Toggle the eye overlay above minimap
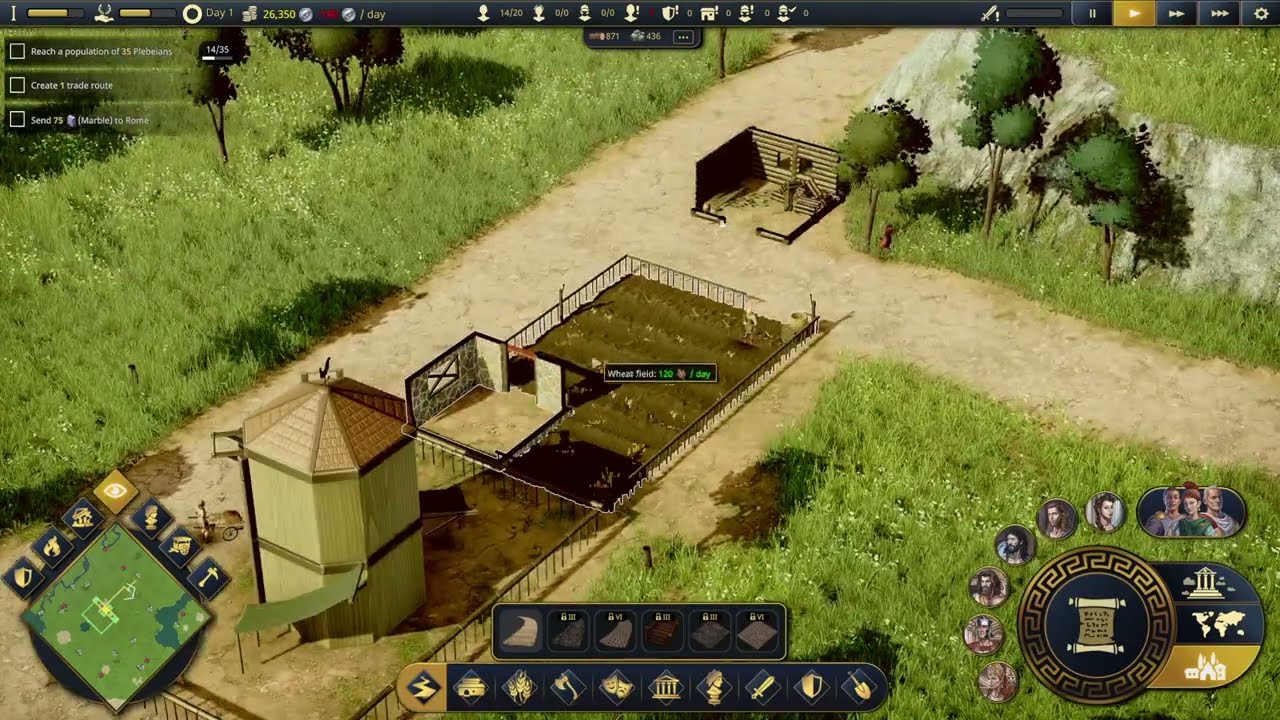The width and height of the screenshot is (1280, 720). click(x=115, y=490)
